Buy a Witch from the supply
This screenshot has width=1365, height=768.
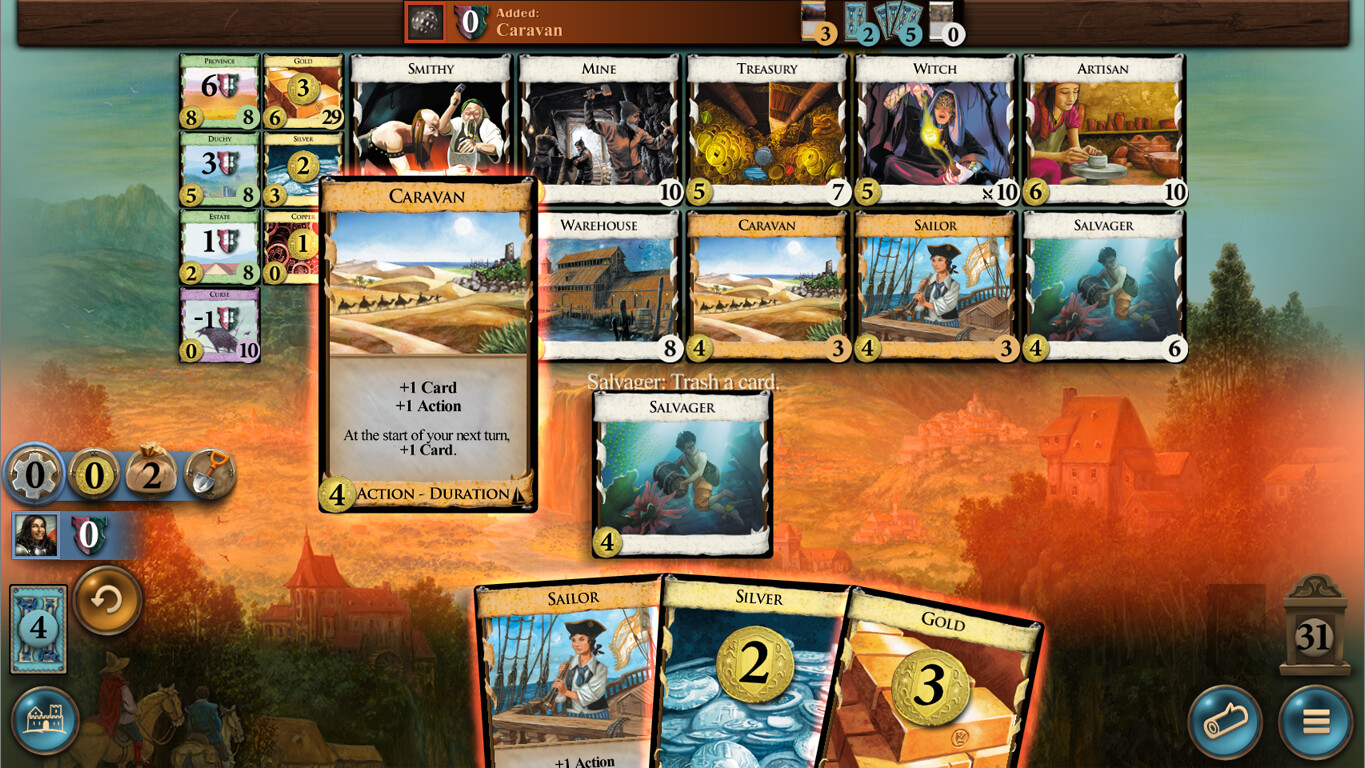(934, 125)
